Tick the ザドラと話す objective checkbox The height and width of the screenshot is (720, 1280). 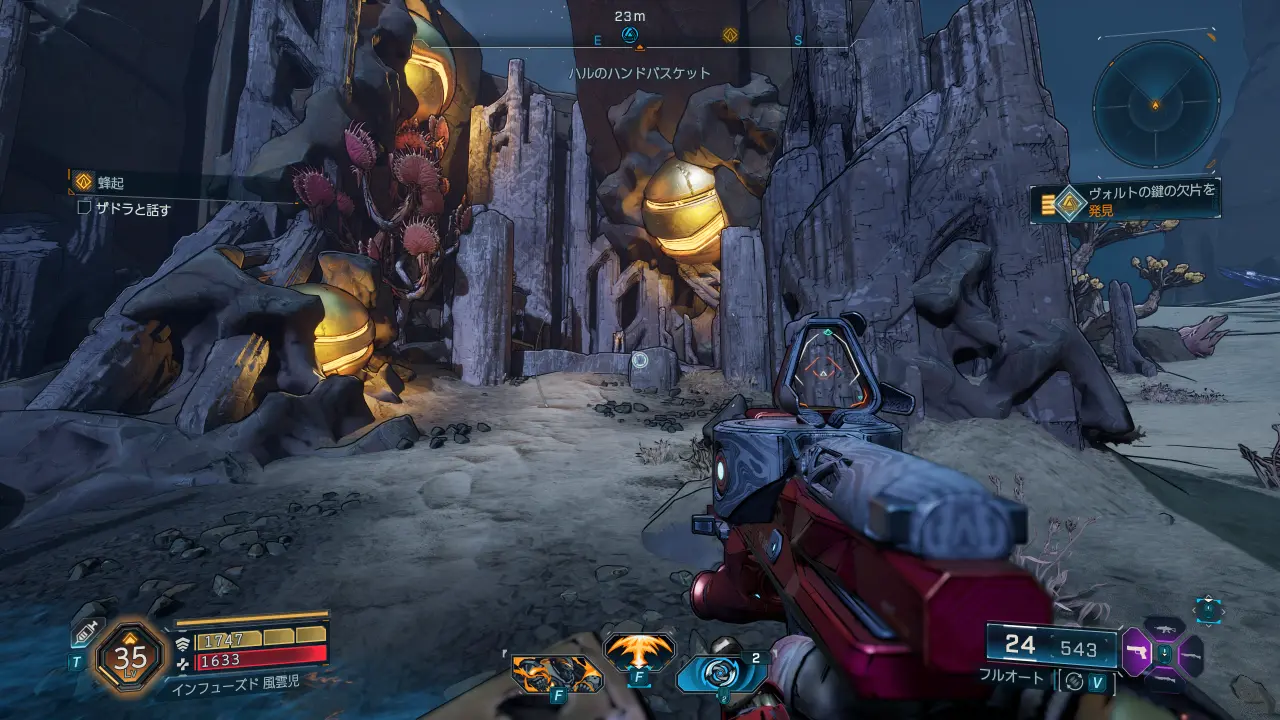[84, 209]
